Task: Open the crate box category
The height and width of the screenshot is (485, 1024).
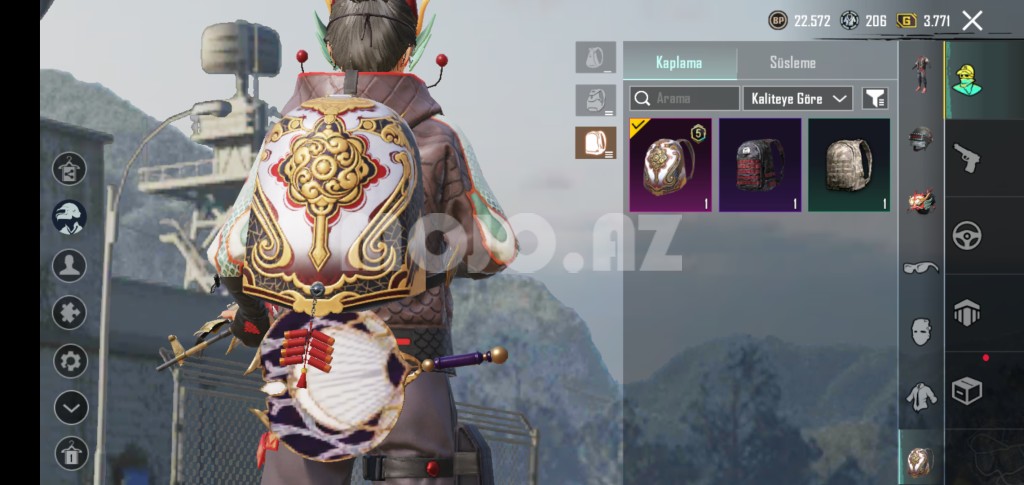Action: pos(967,390)
